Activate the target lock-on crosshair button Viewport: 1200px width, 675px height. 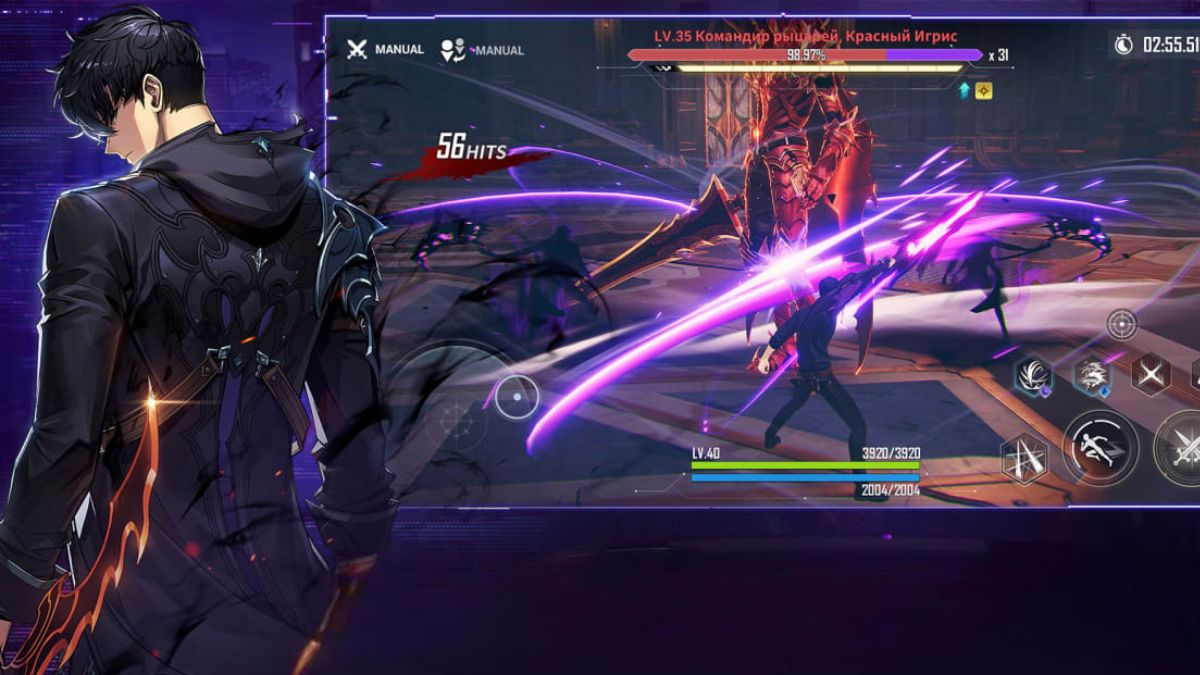[1121, 324]
